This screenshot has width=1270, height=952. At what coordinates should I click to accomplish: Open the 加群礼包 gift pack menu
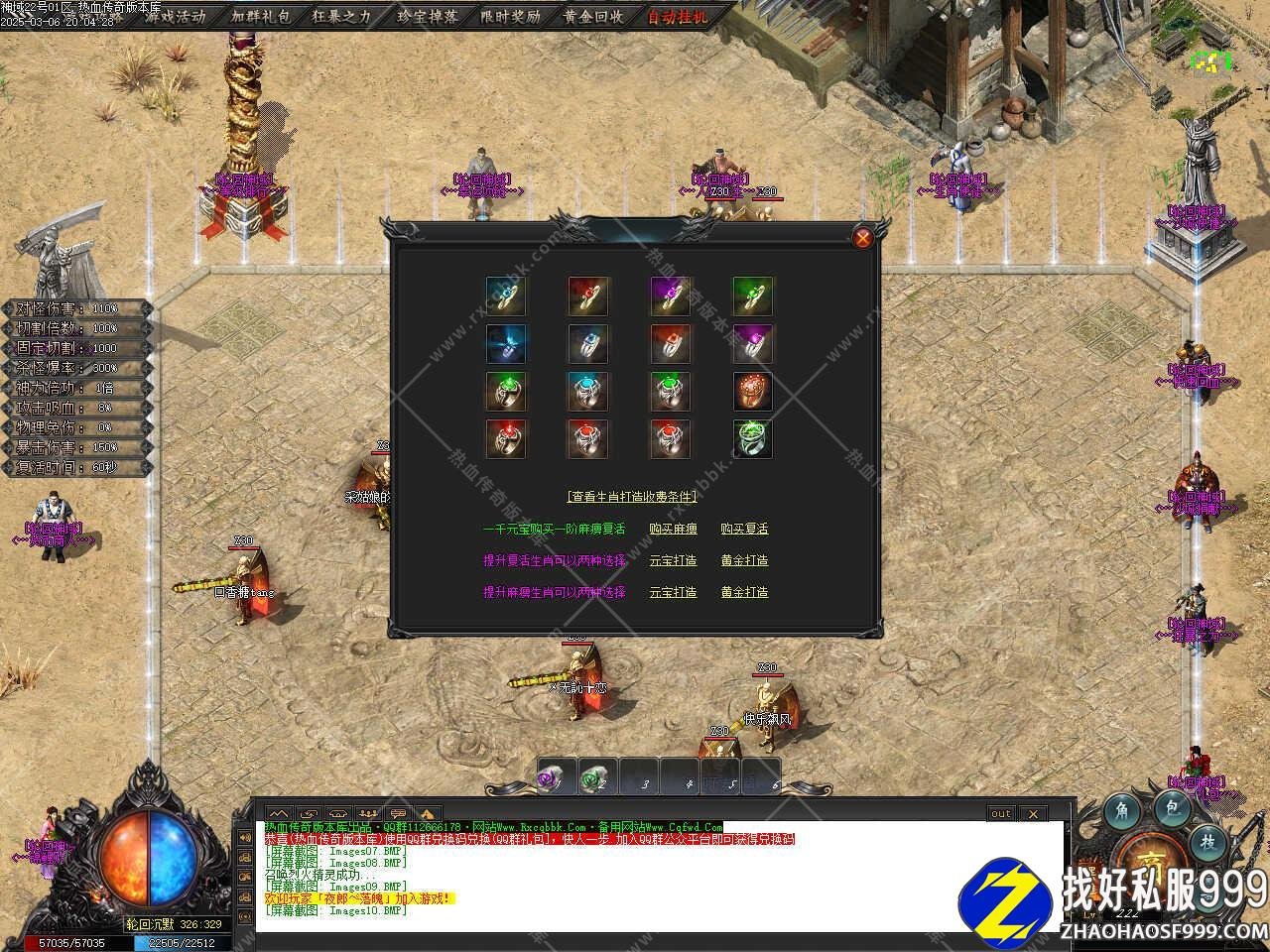262,16
